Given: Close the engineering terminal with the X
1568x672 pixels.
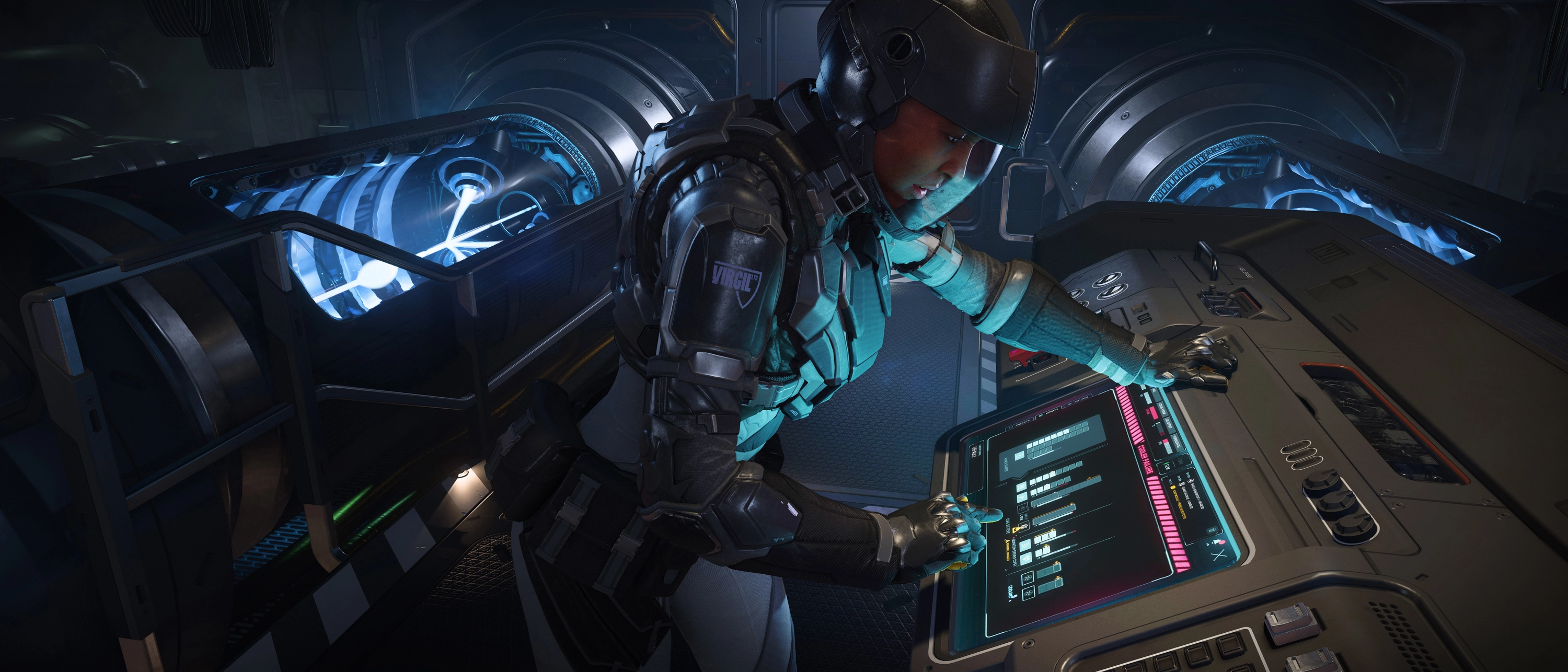Looking at the screenshot, I should coord(1219,555).
